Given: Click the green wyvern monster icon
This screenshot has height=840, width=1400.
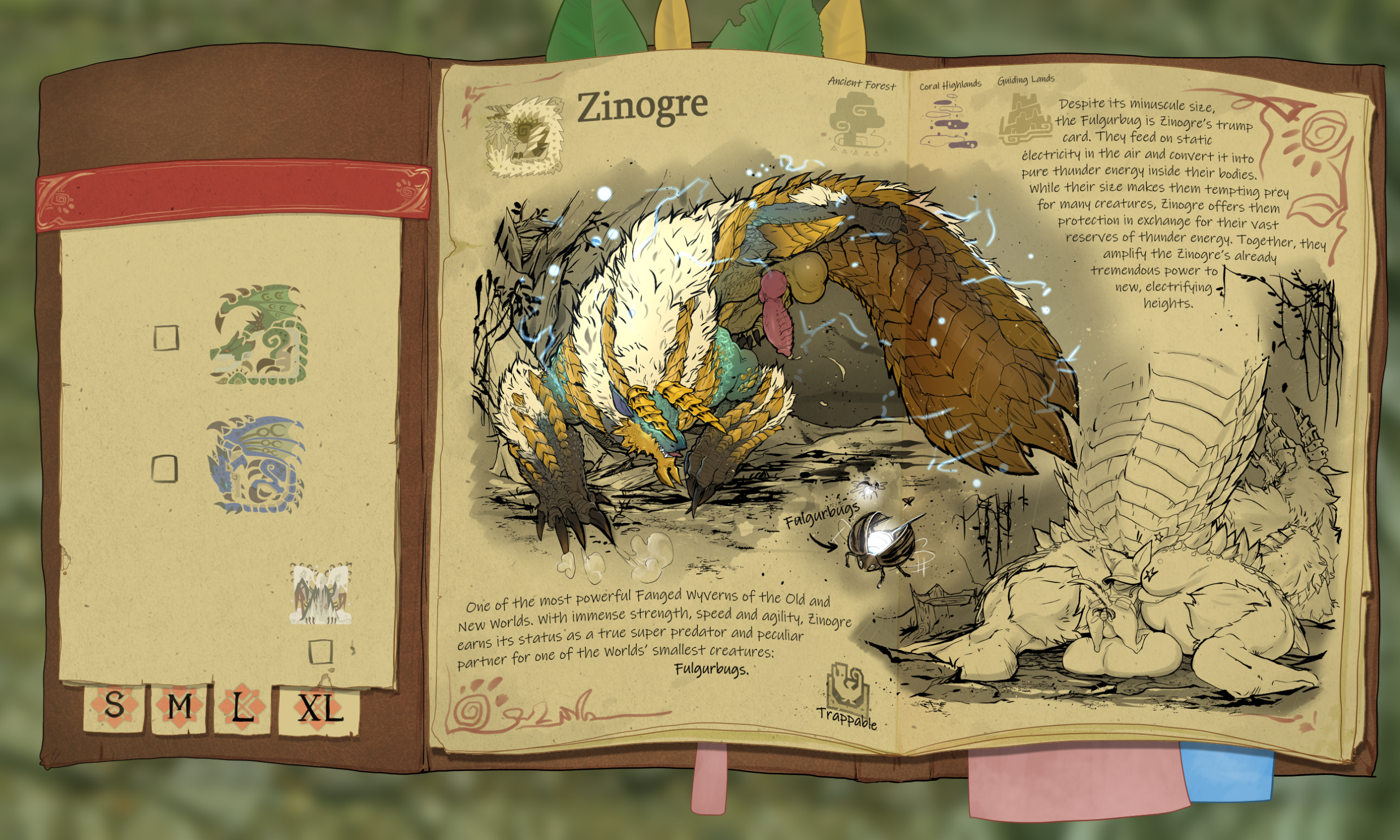Looking at the screenshot, I should pyautogui.click(x=258, y=334).
